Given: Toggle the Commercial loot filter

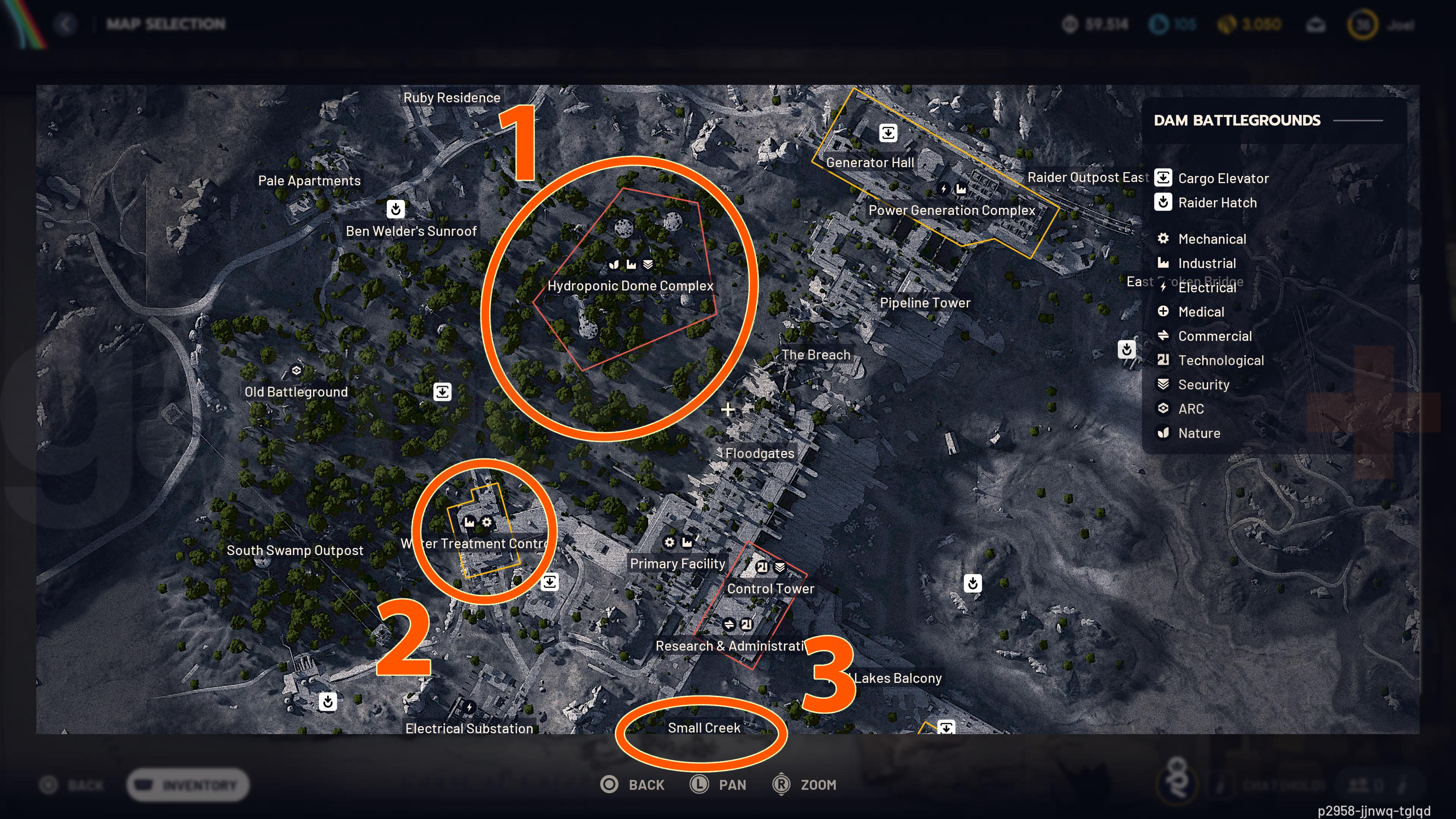Looking at the screenshot, I should [x=1163, y=336].
